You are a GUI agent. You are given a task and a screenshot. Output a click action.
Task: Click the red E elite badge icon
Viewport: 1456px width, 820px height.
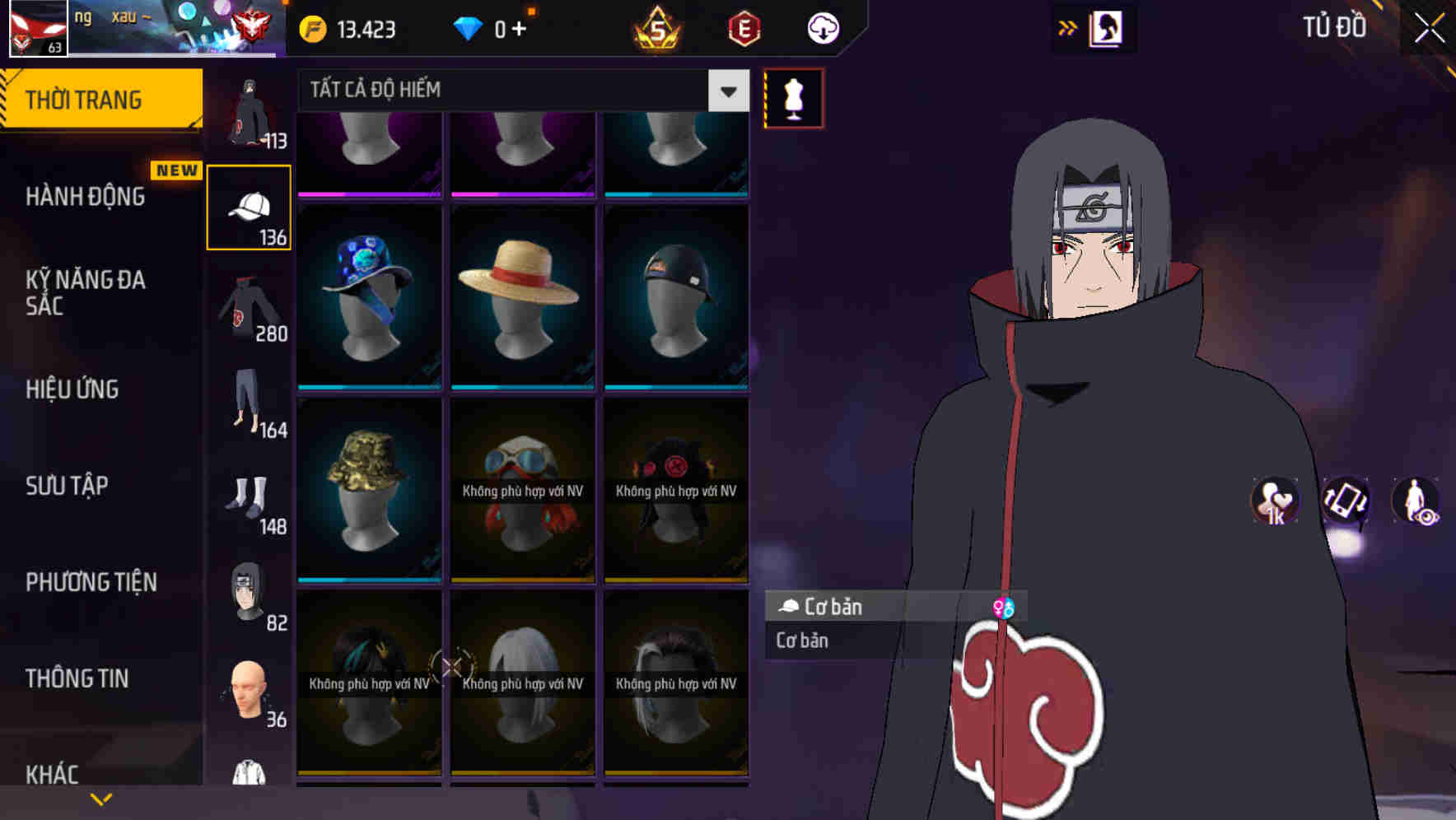click(x=744, y=28)
